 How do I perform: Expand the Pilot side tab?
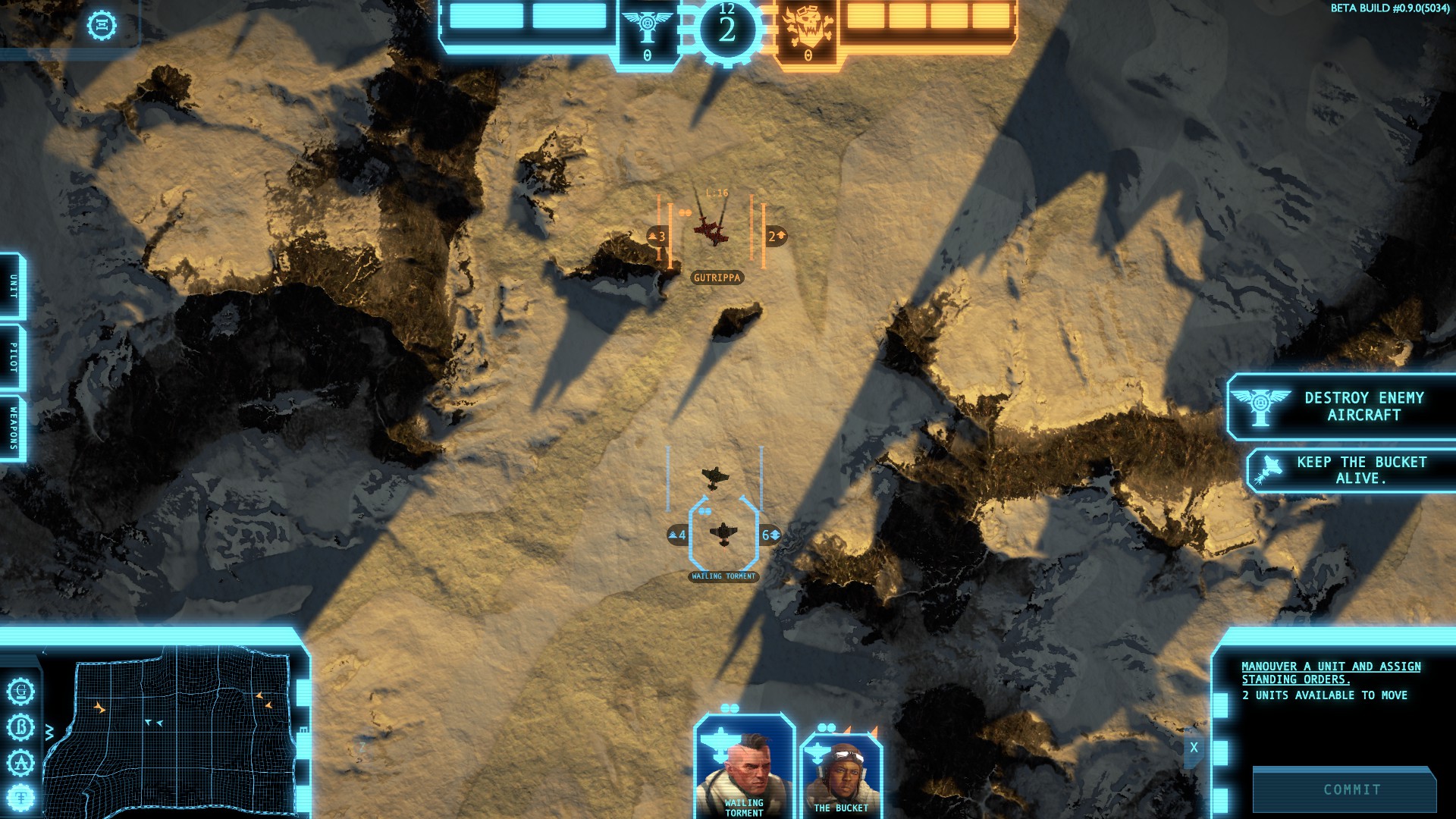[x=13, y=357]
